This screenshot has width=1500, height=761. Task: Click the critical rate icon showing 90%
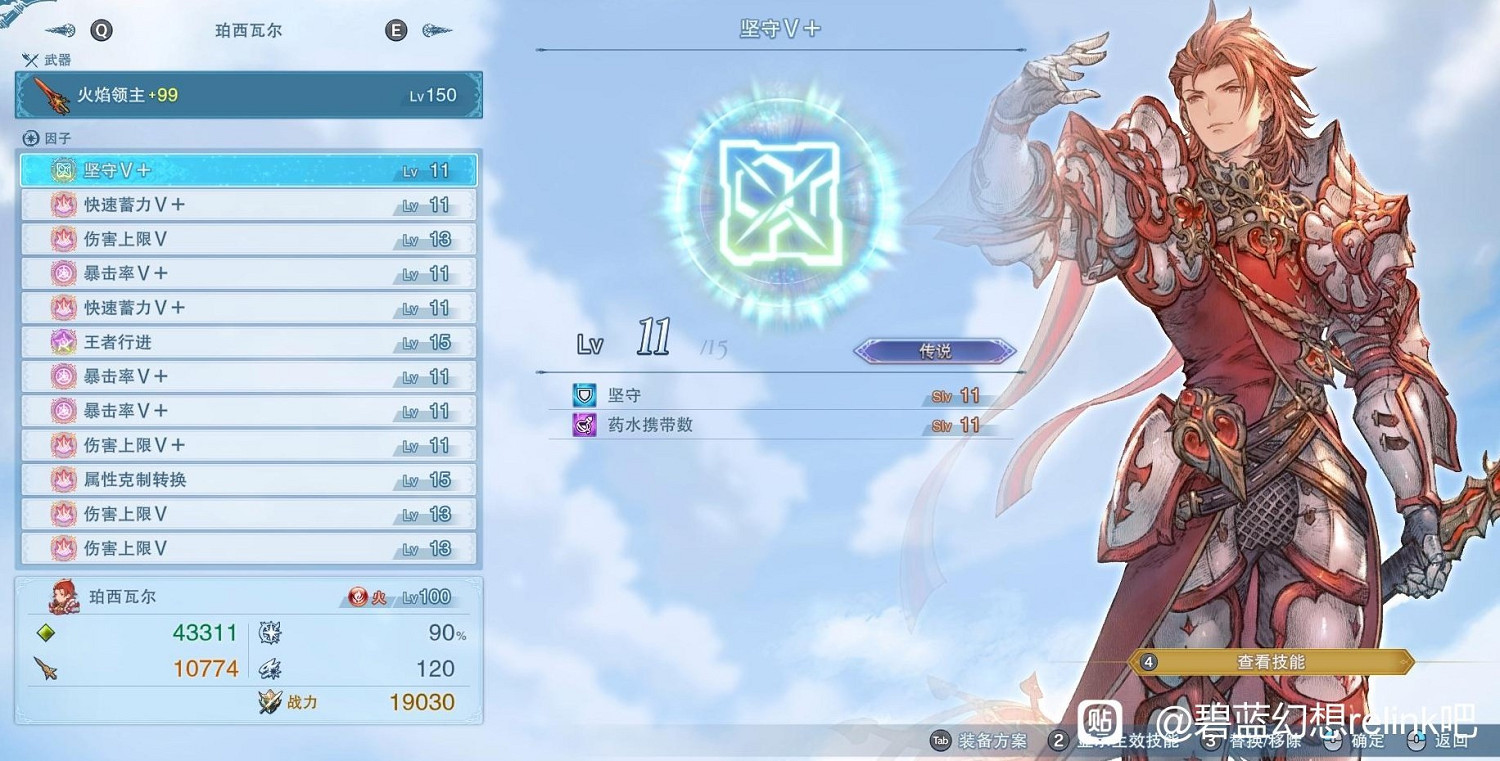[x=268, y=633]
